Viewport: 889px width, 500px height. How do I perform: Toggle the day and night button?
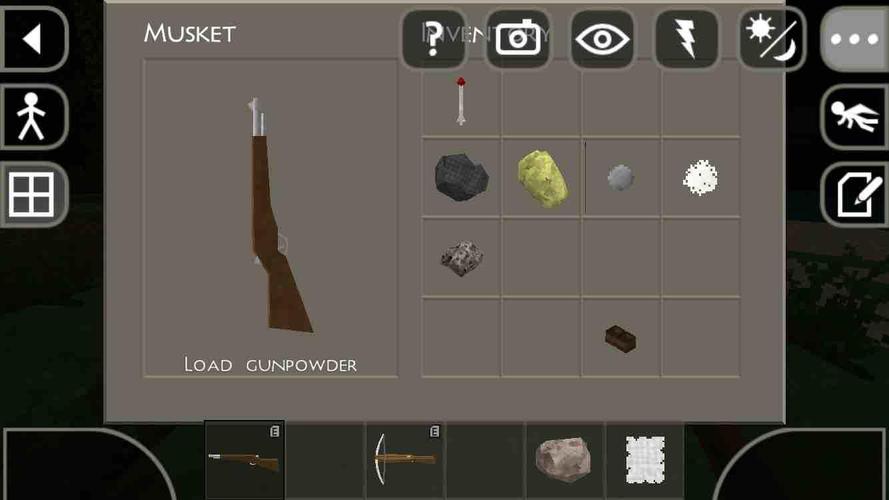771,39
